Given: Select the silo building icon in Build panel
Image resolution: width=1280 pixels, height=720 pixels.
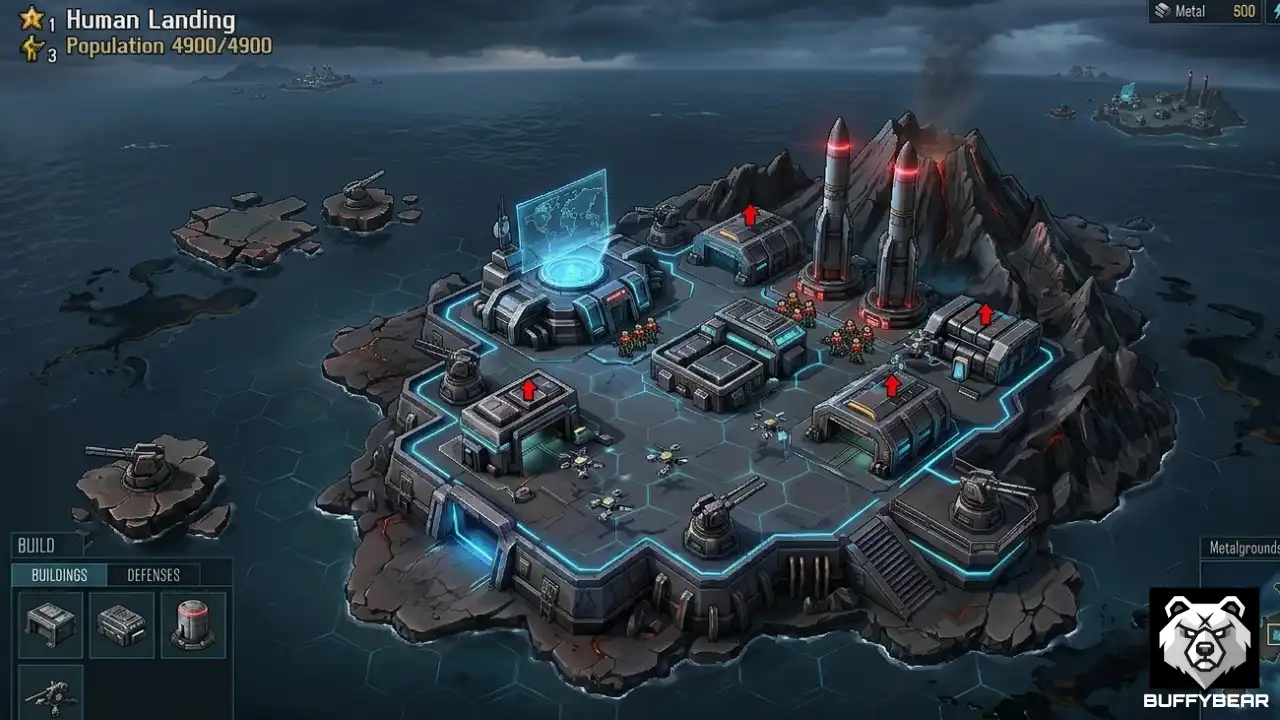Looking at the screenshot, I should (x=193, y=625).
